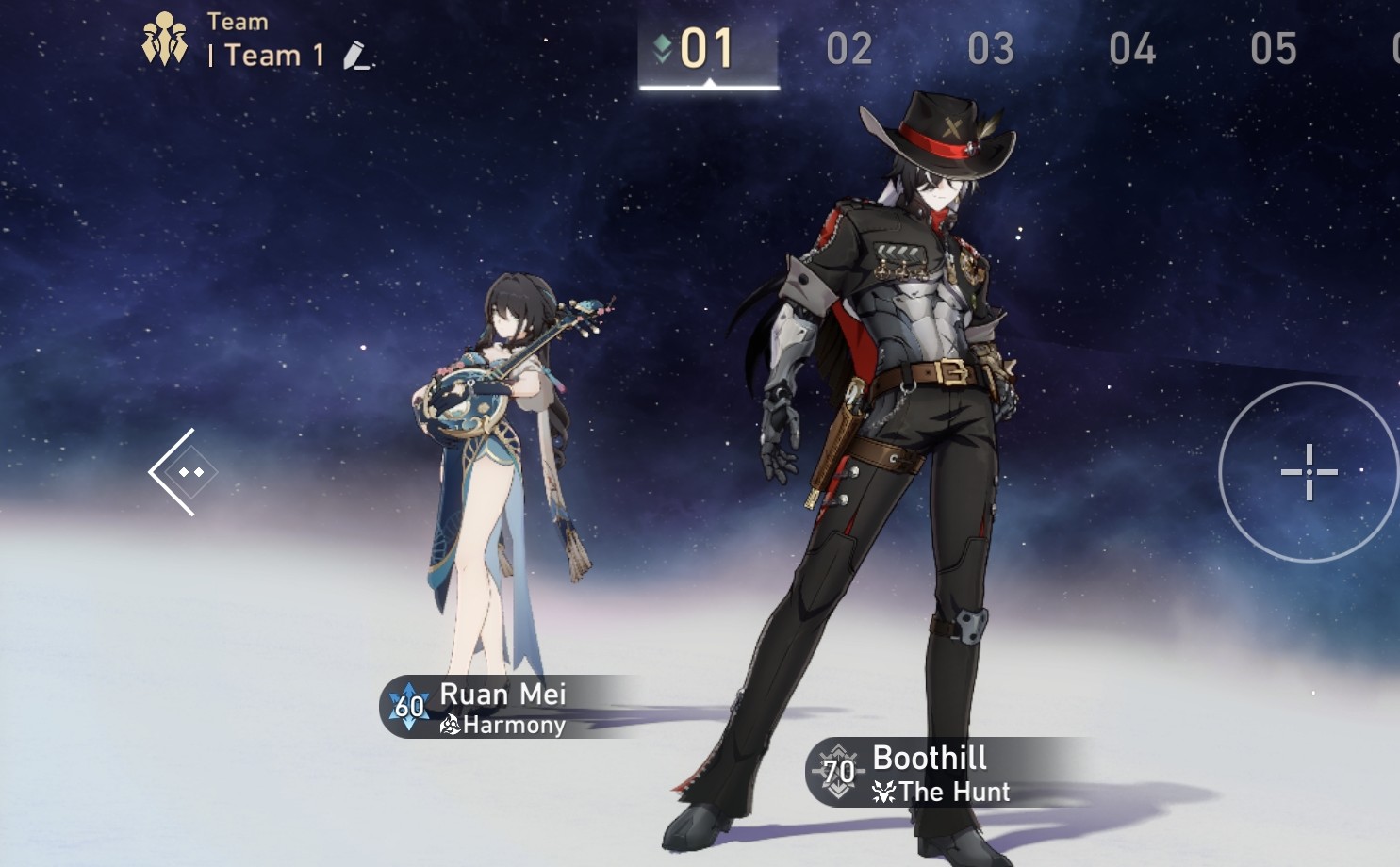
Task: Select the Harmony path icon under Ruan Mei
Action: pyautogui.click(x=451, y=727)
